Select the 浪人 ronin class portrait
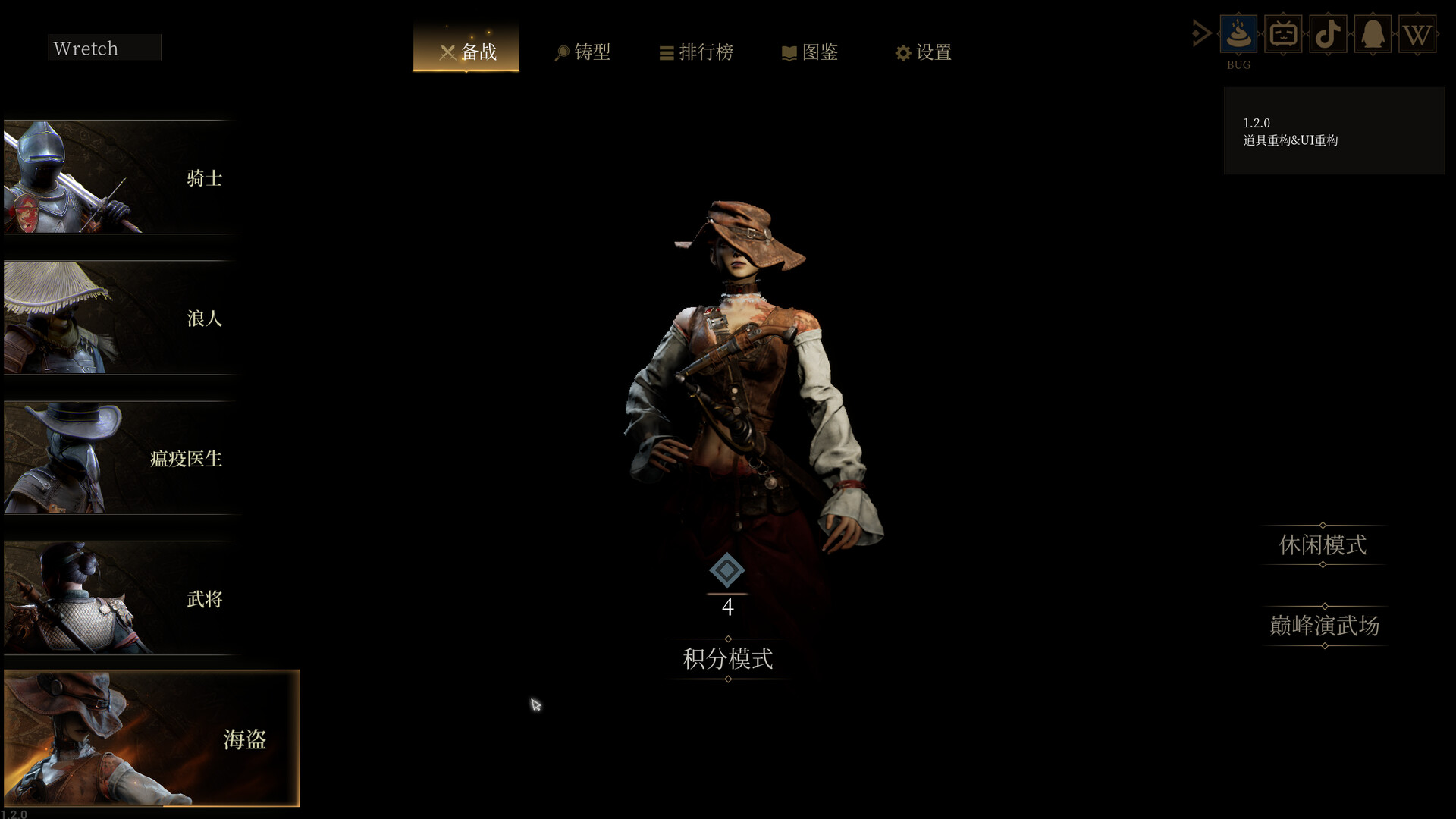This screenshot has height=819, width=1456. tap(118, 318)
